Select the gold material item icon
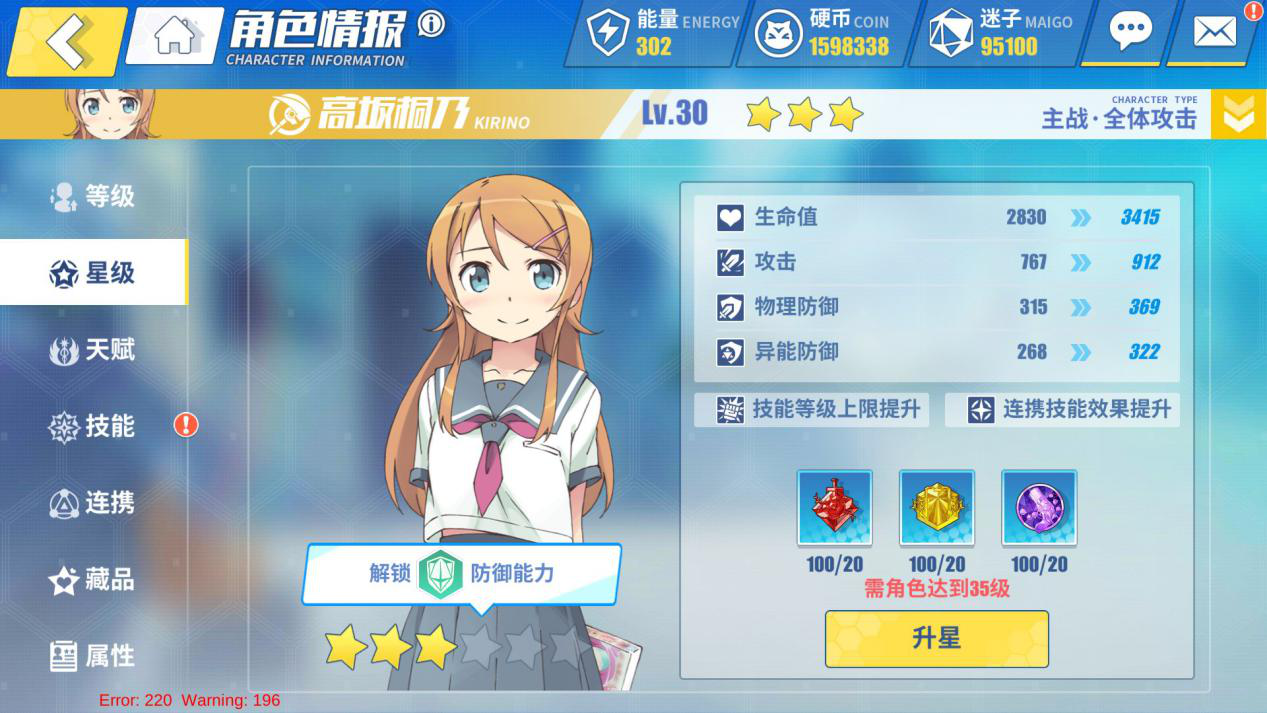The image size is (1267, 713). [936, 508]
